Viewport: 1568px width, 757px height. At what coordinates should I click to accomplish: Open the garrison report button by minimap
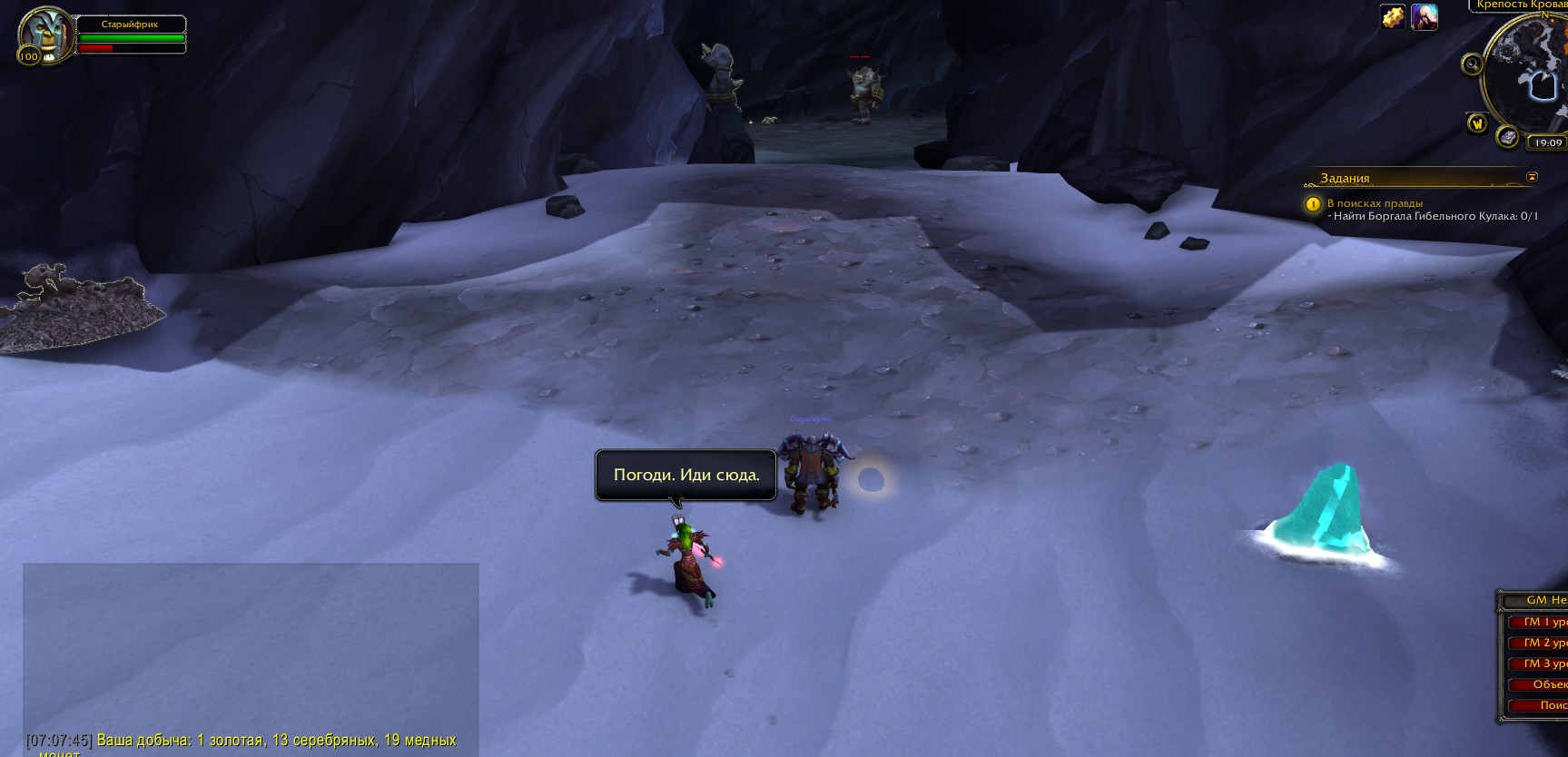click(x=1508, y=137)
